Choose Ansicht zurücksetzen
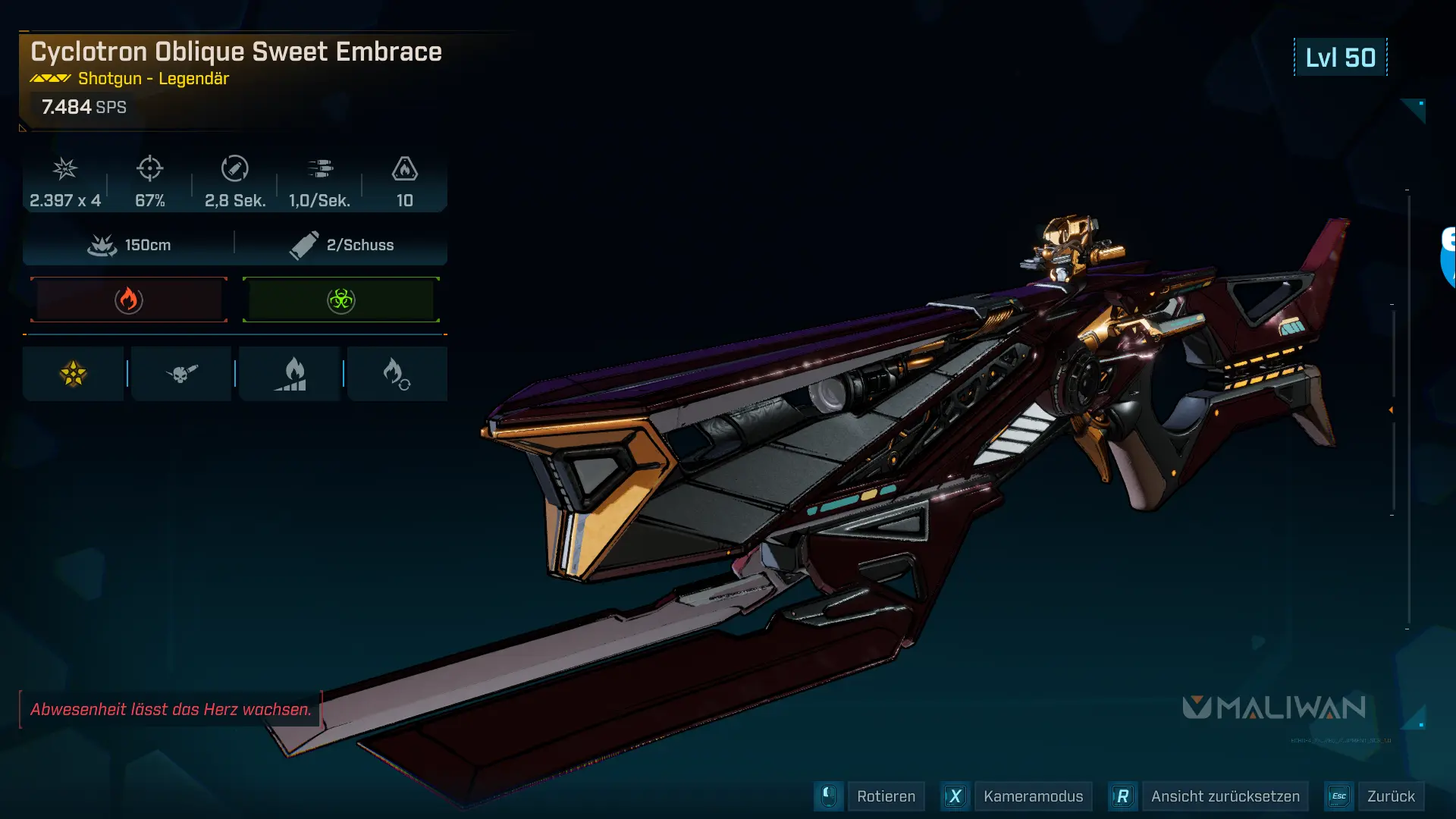 point(1224,796)
